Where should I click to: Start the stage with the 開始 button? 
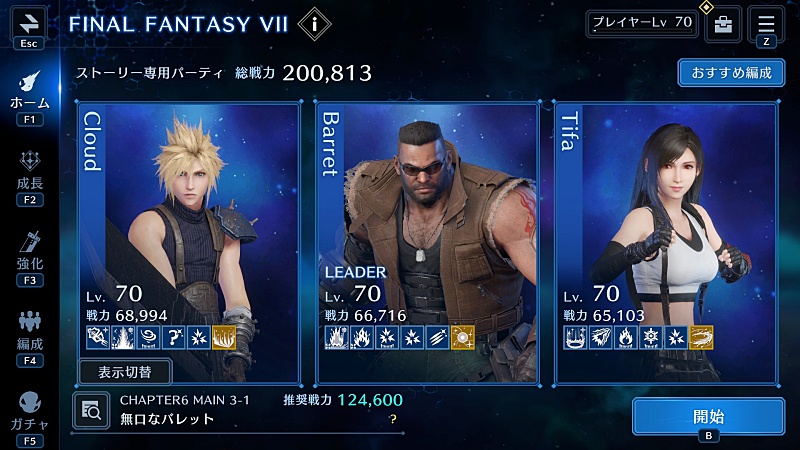tap(708, 417)
